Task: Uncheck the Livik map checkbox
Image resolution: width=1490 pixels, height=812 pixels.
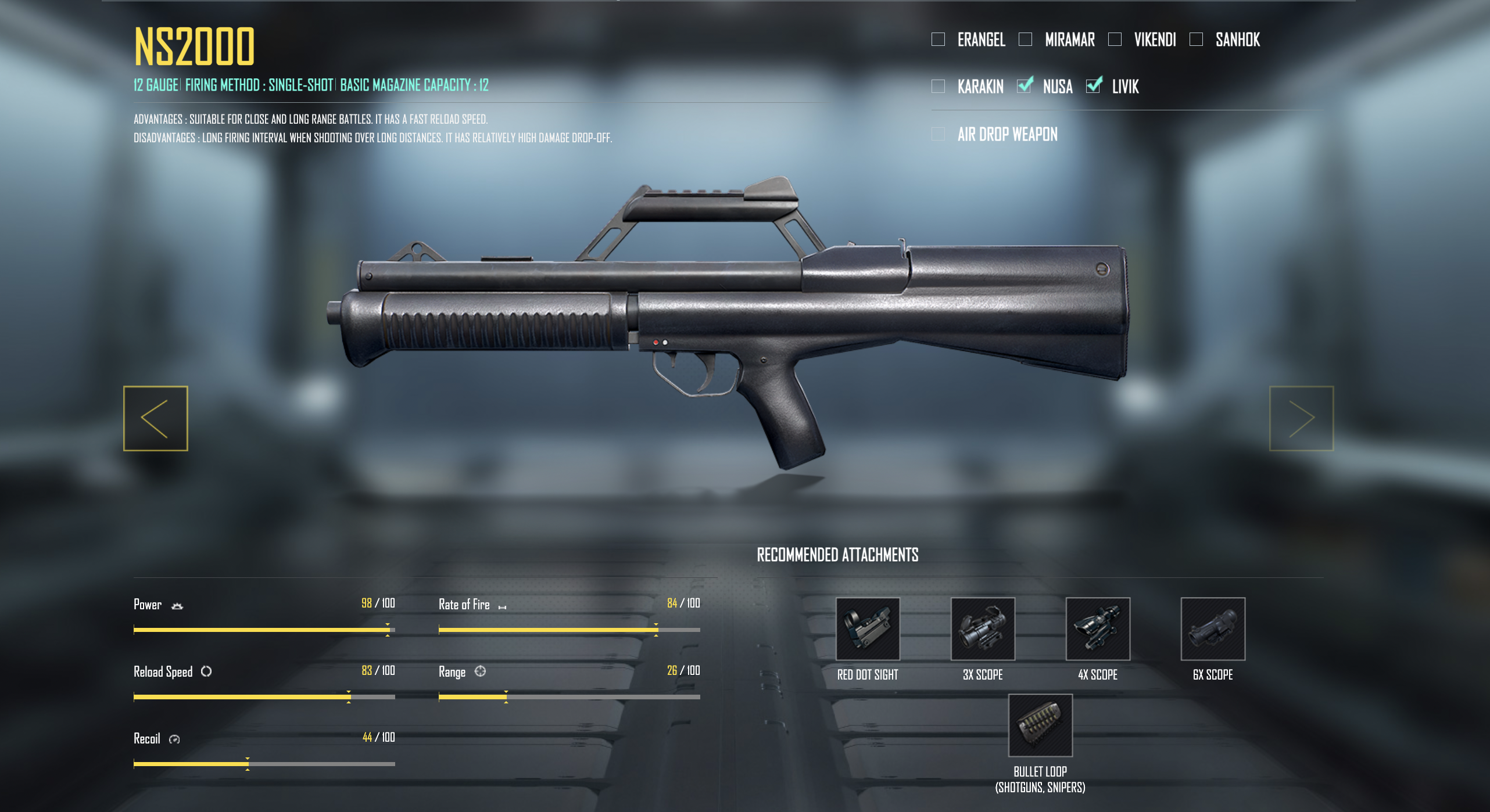Action: 1094,86
